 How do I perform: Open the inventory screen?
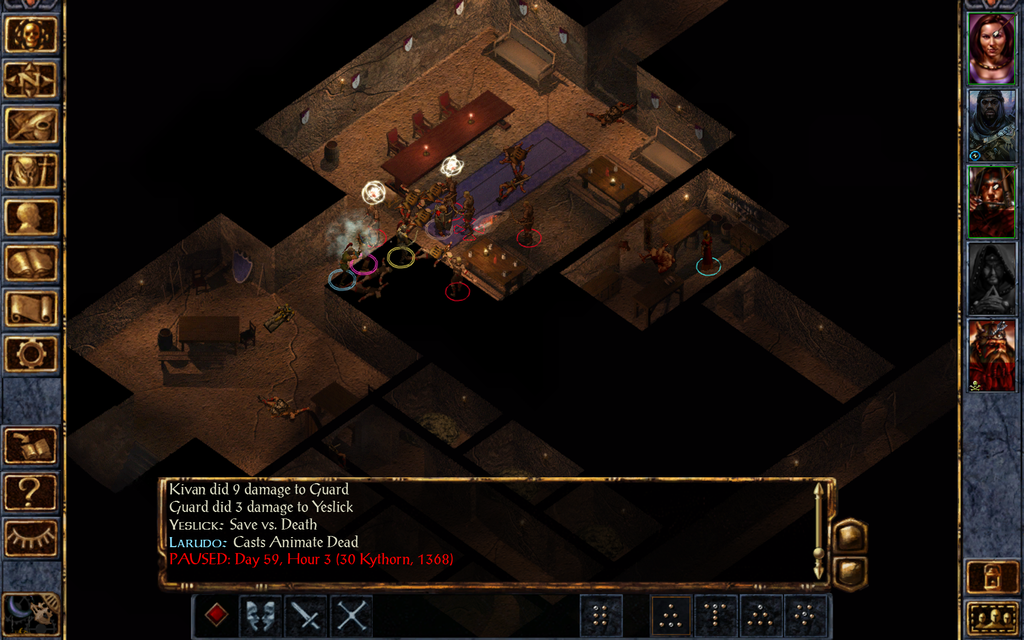point(31,171)
